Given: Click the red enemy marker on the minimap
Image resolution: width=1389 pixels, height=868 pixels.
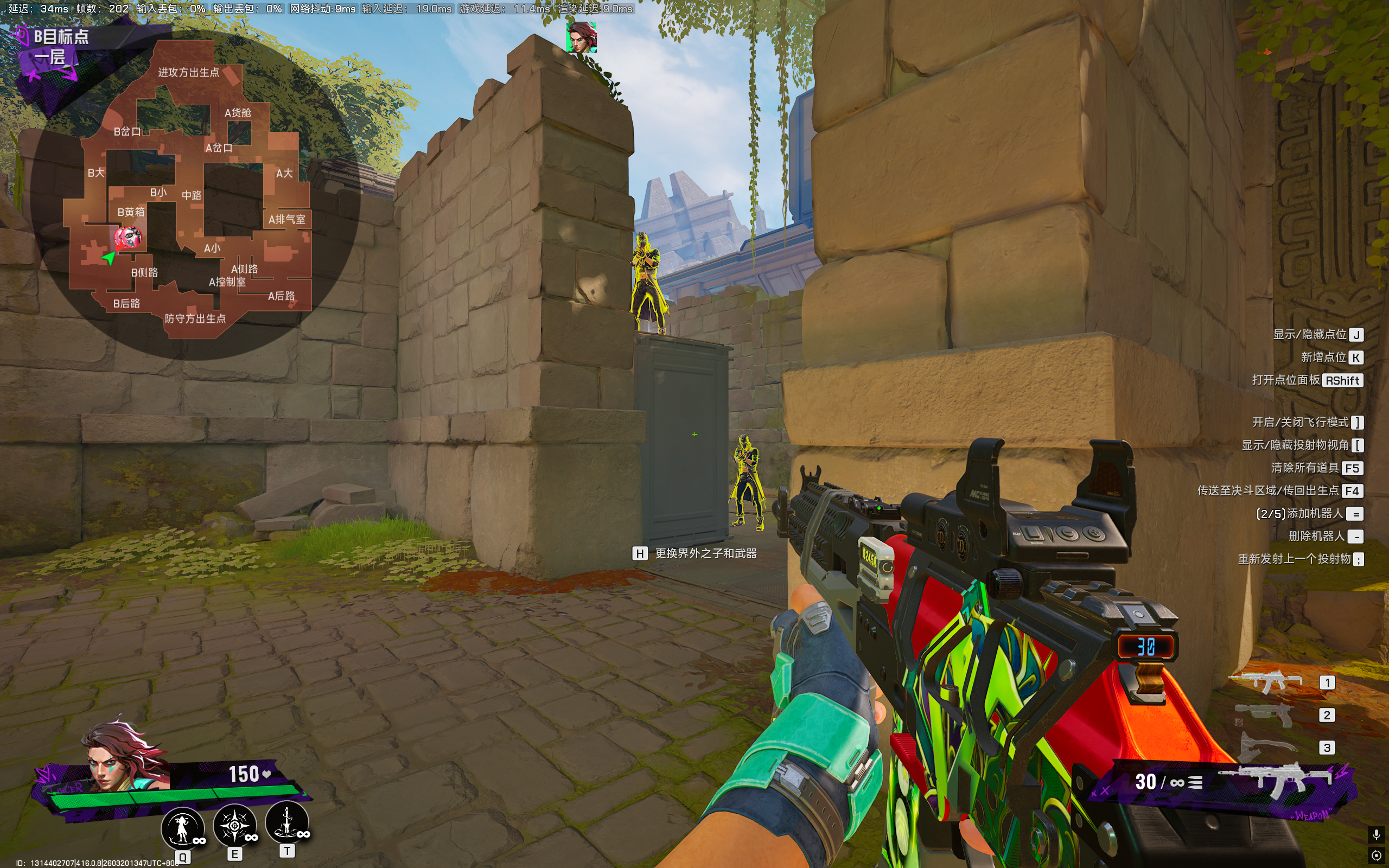Looking at the screenshot, I should pyautogui.click(x=128, y=237).
